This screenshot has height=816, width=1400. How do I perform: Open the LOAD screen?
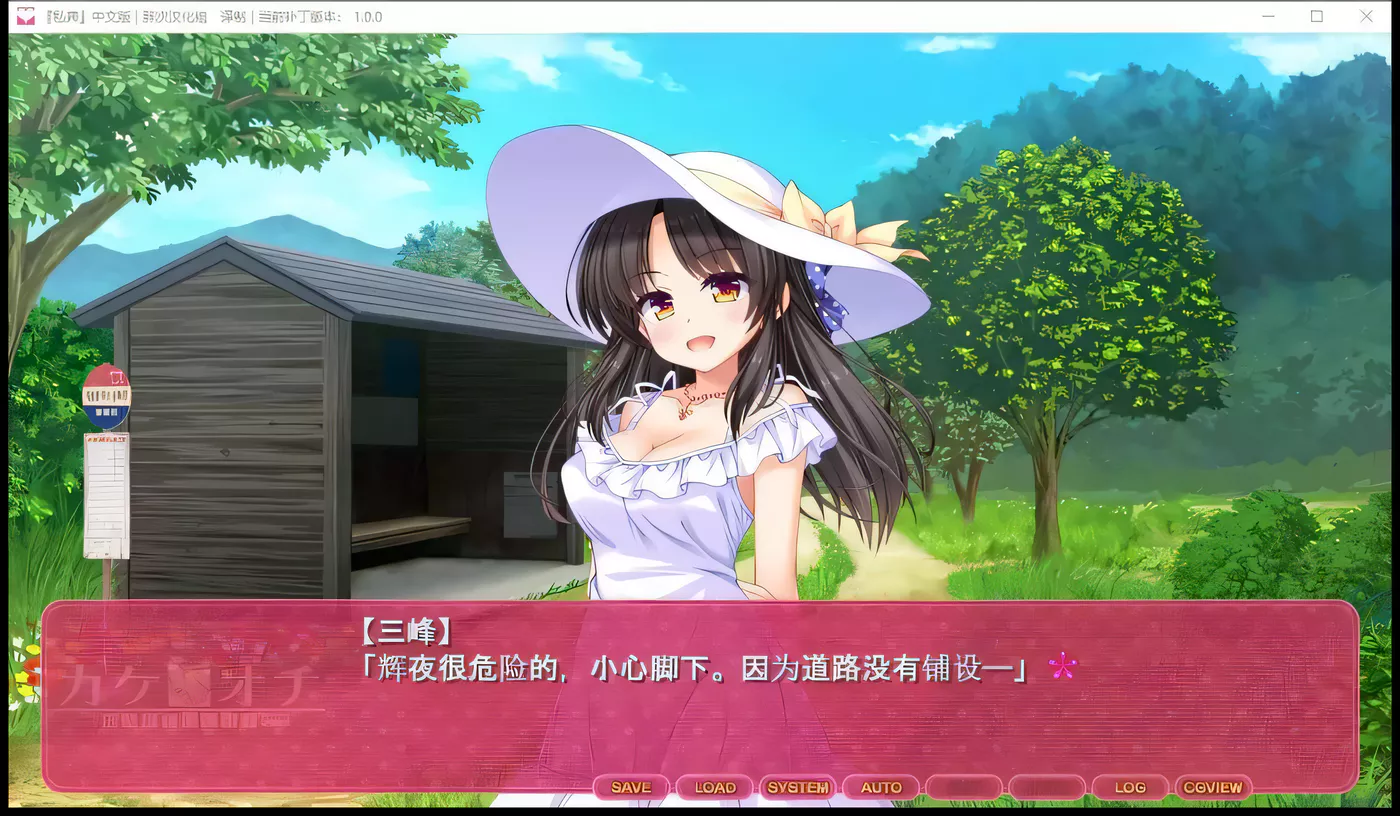pos(714,787)
